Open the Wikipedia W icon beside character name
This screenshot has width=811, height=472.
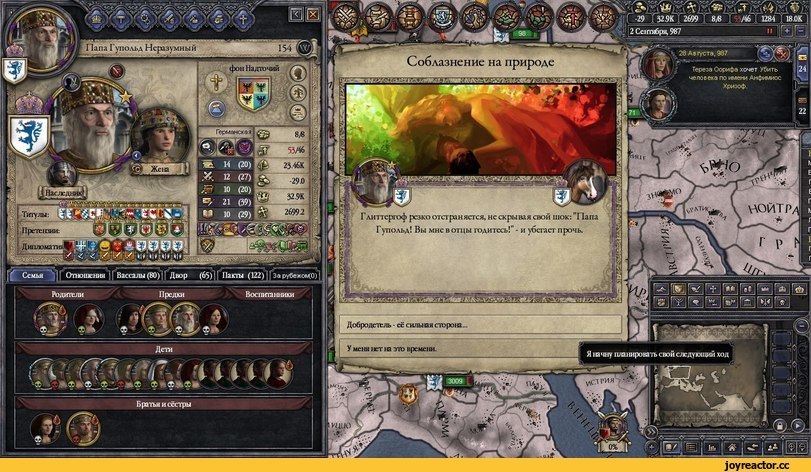coord(305,48)
